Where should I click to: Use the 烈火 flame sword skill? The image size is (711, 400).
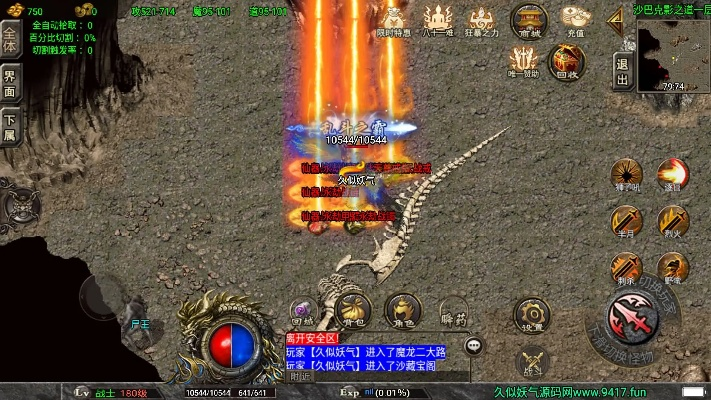(672, 220)
